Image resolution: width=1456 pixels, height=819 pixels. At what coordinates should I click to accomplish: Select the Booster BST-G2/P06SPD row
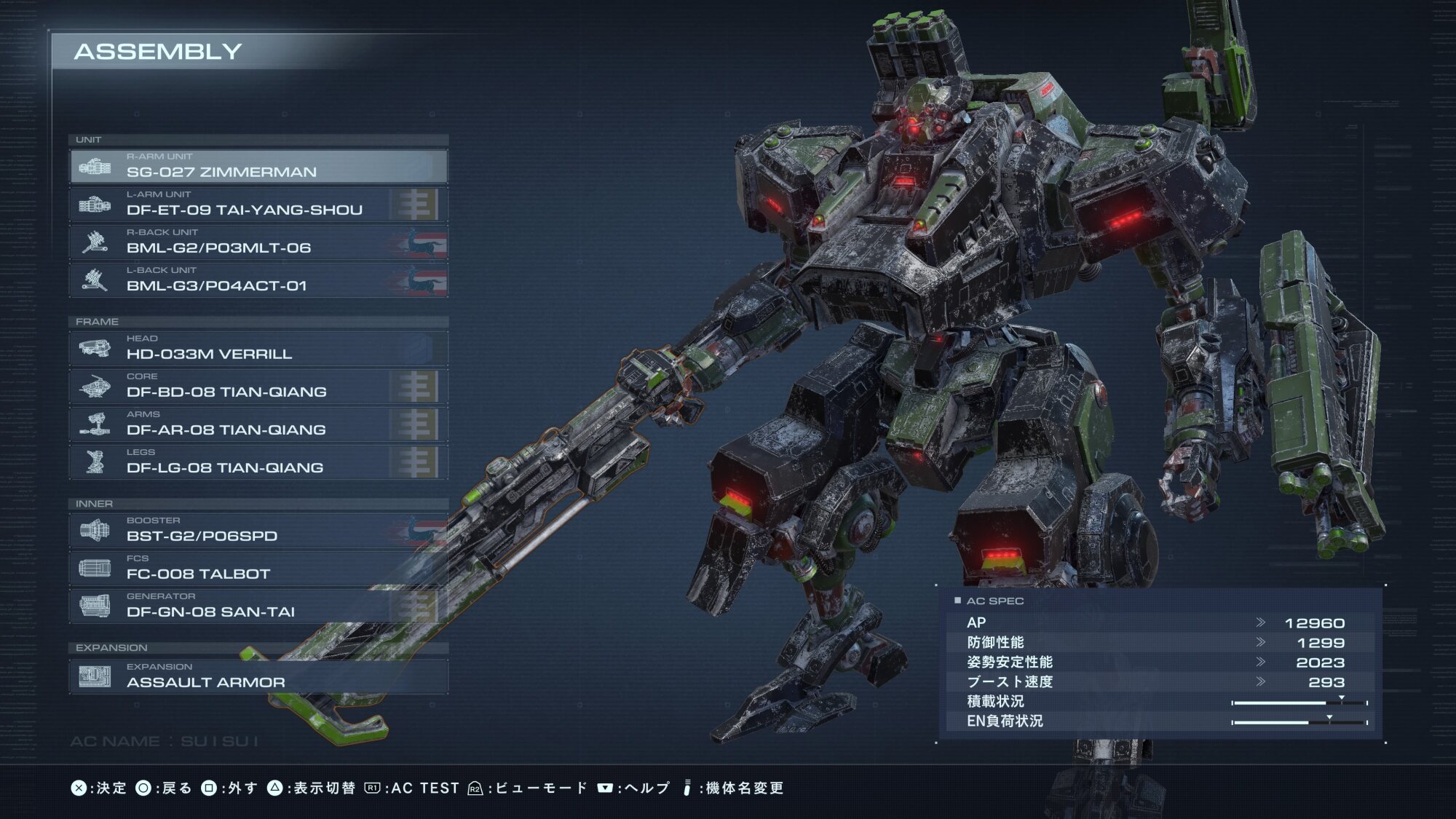[258, 531]
